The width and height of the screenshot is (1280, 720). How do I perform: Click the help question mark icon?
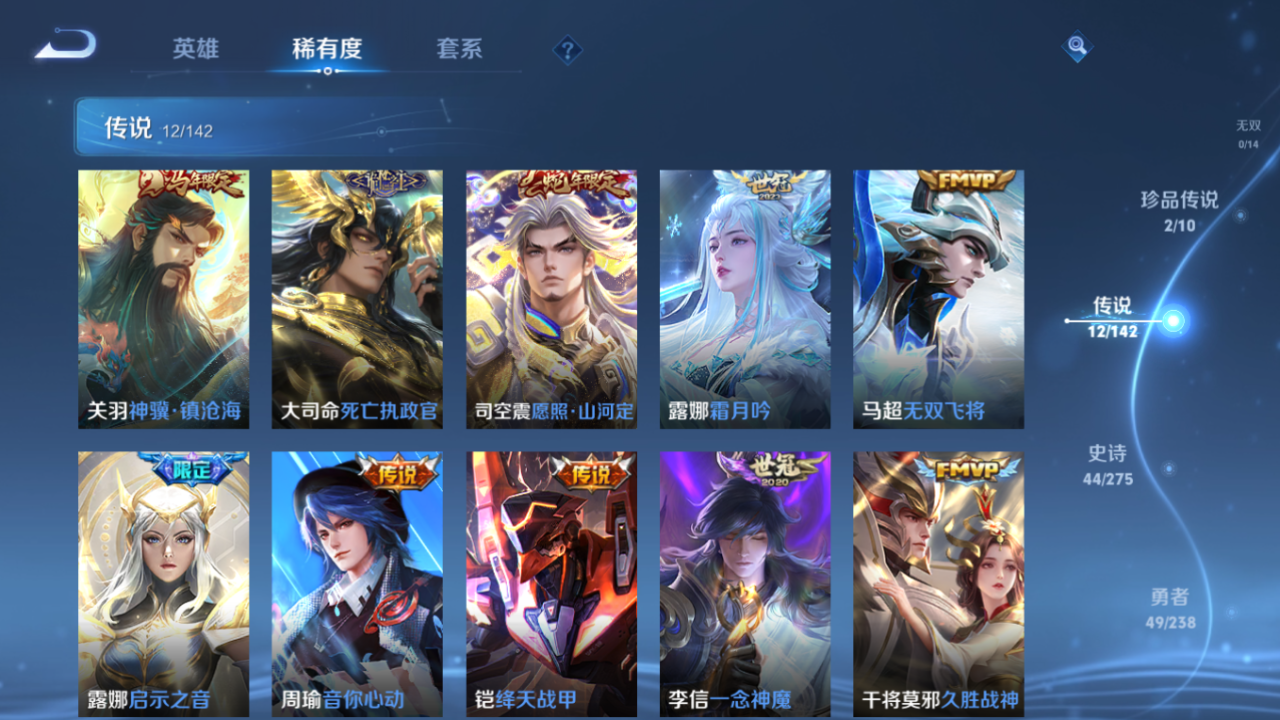[x=567, y=48]
